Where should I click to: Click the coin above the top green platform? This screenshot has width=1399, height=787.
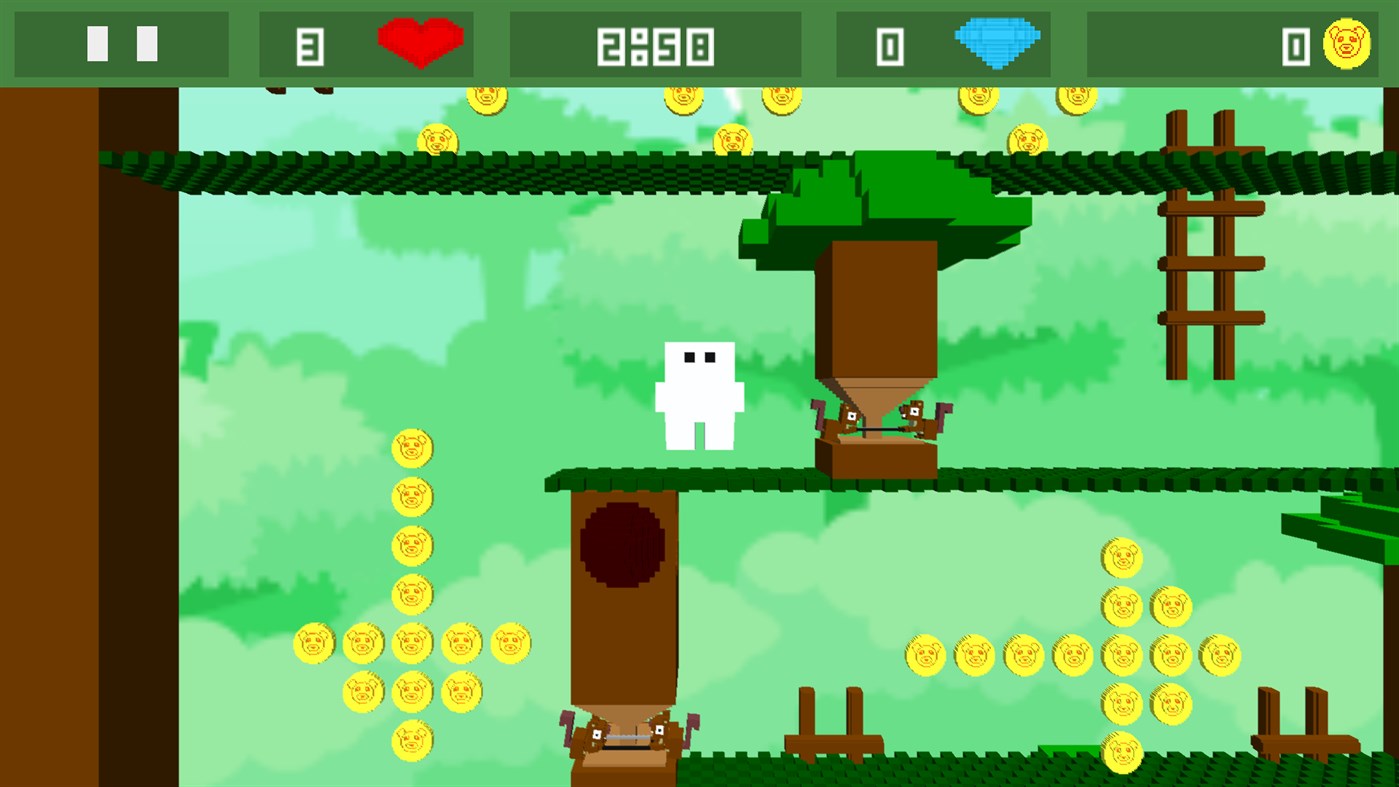(x=486, y=98)
